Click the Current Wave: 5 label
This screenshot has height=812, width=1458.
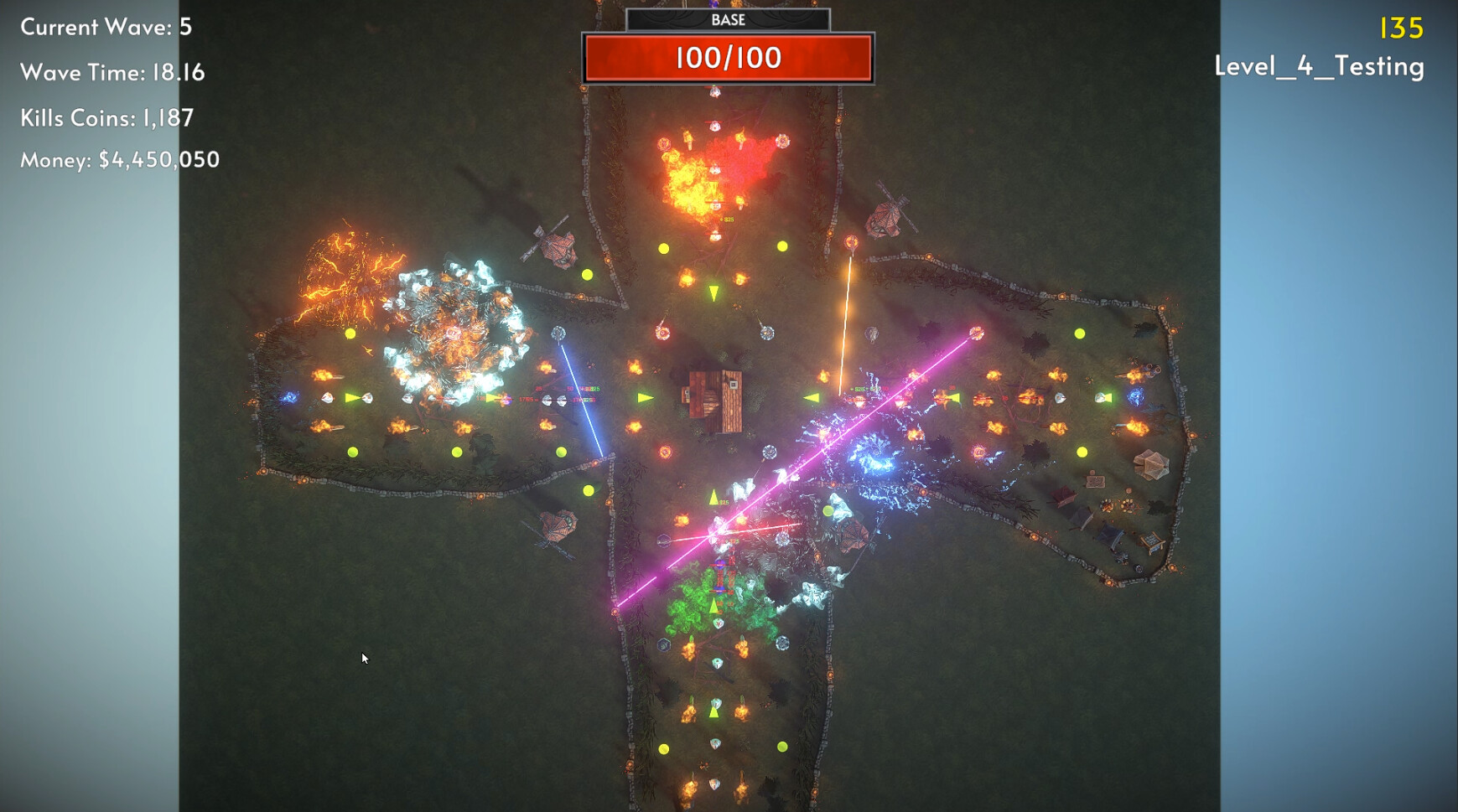106,27
